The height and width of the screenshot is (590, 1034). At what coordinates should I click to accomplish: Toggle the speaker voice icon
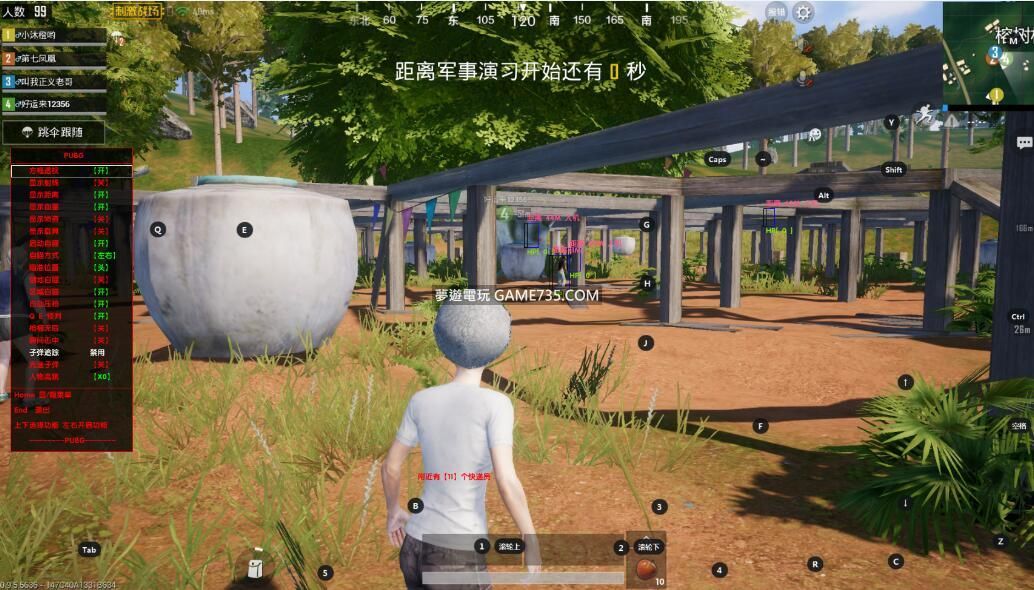click(804, 45)
